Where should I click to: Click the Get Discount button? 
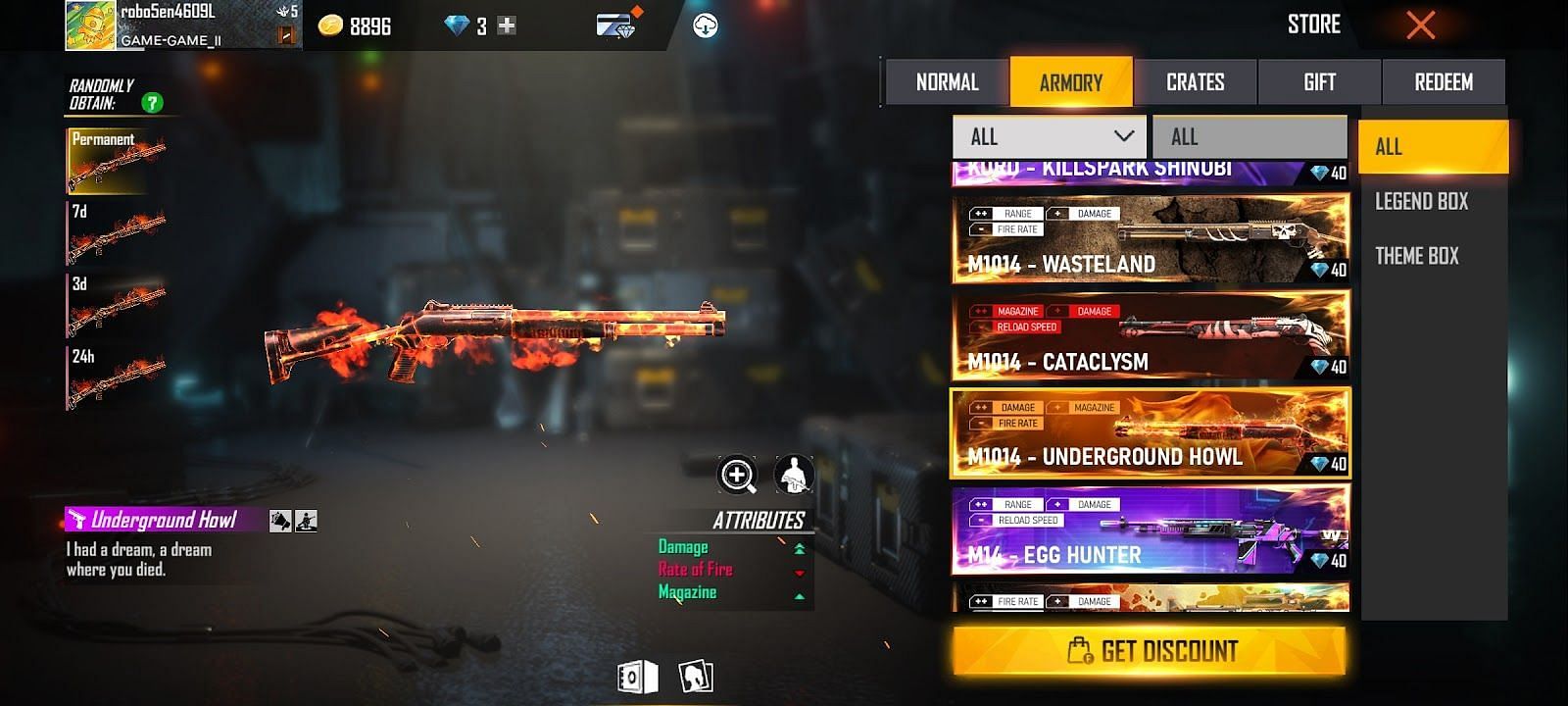[x=1150, y=651]
